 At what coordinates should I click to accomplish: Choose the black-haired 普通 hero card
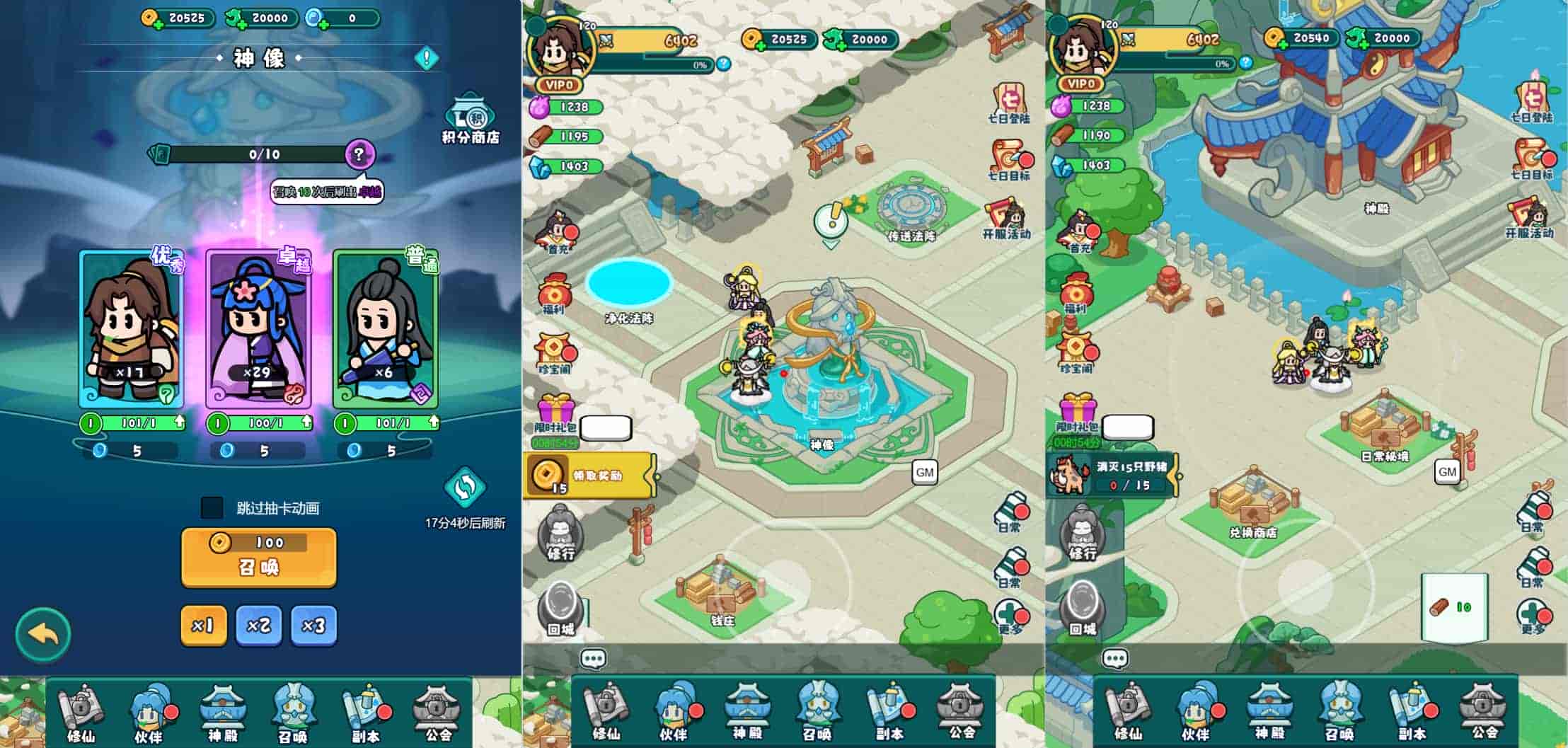click(386, 329)
